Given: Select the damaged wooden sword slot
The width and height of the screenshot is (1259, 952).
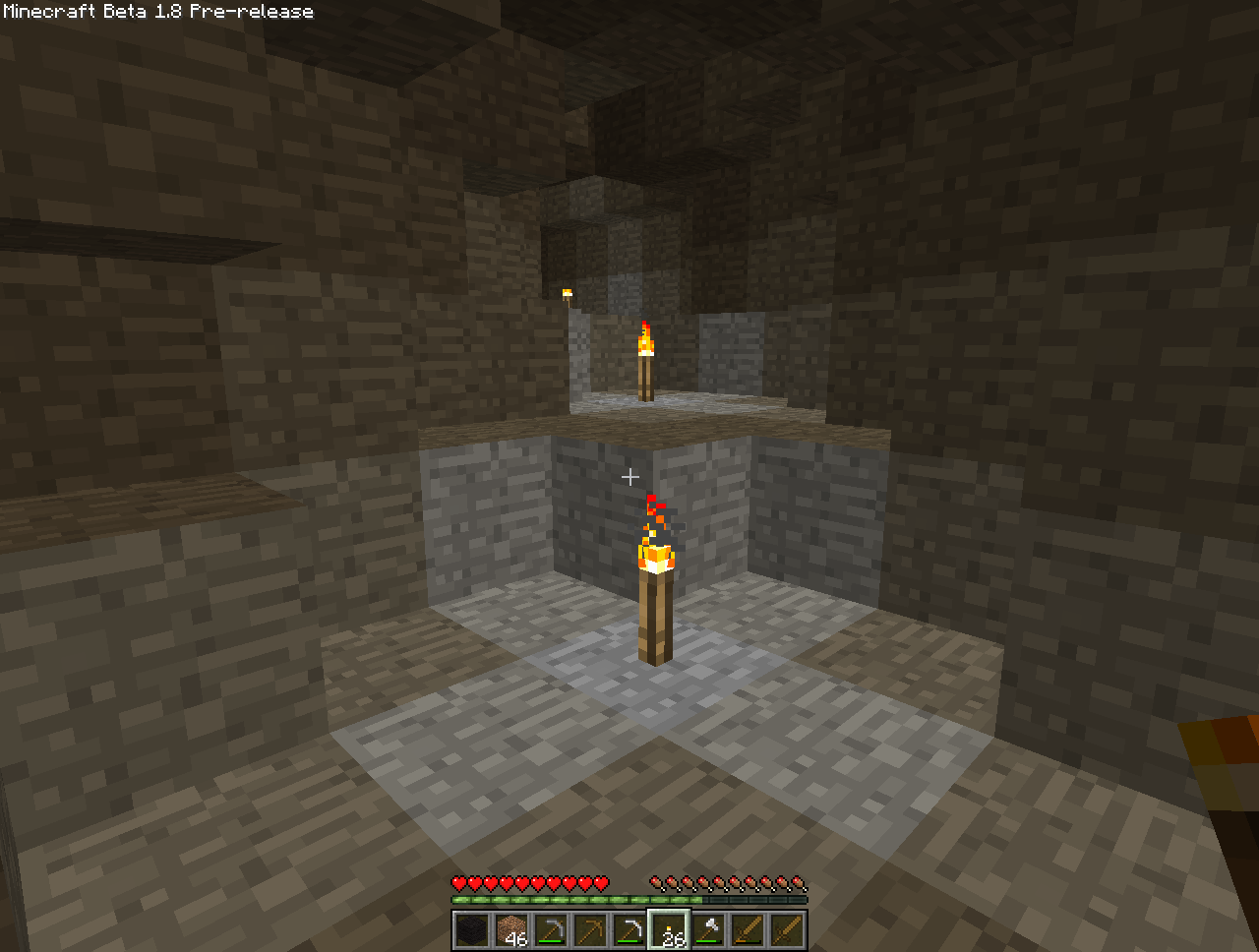Looking at the screenshot, I should 748,930.
